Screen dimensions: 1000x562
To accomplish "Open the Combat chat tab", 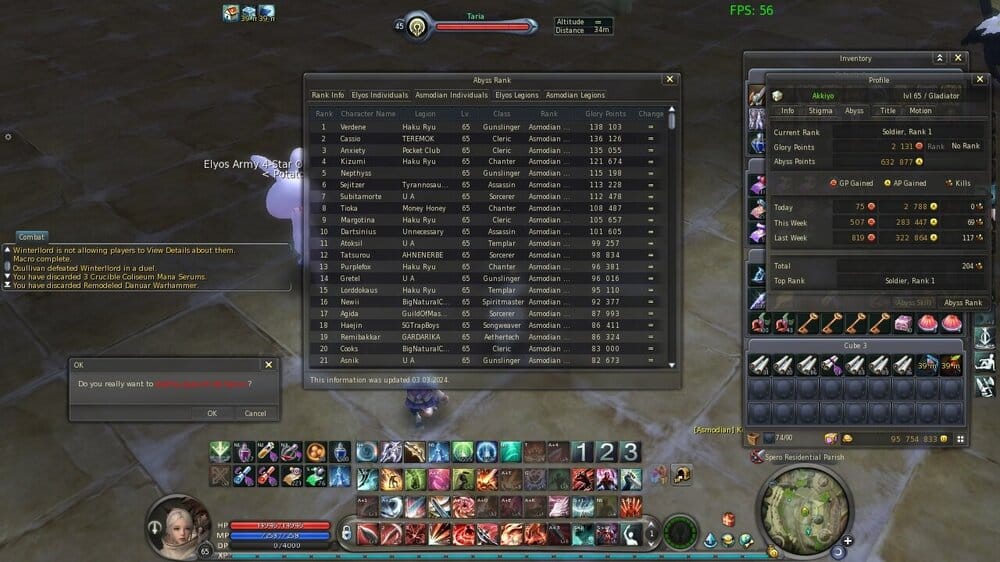I will pyautogui.click(x=31, y=237).
